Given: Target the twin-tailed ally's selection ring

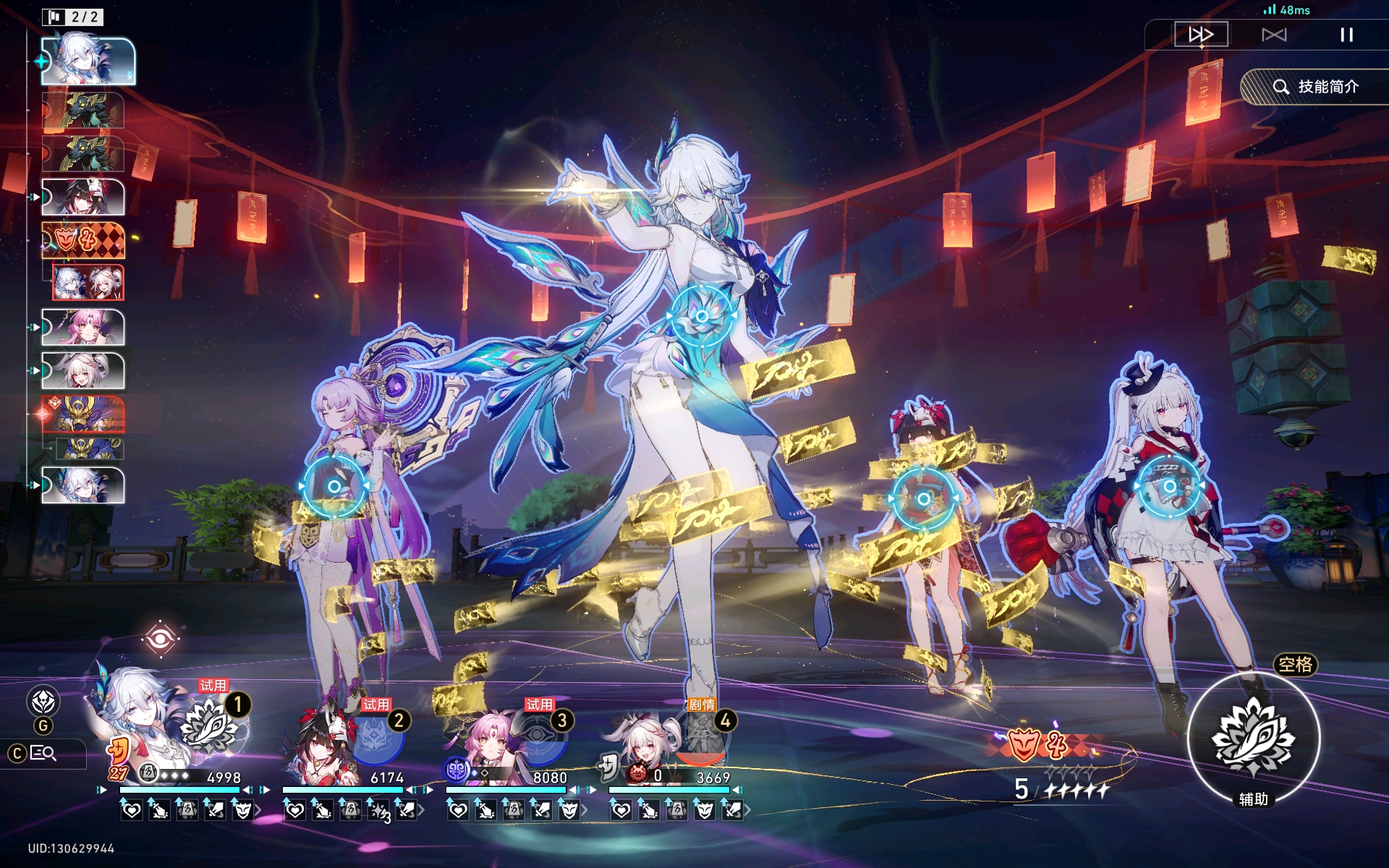Looking at the screenshot, I should [x=1169, y=487].
